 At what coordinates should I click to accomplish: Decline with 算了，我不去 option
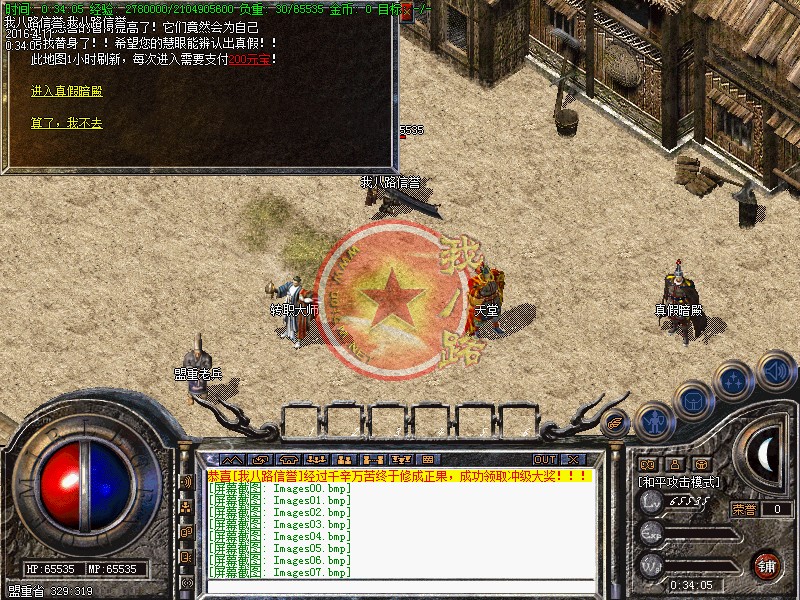[66, 123]
